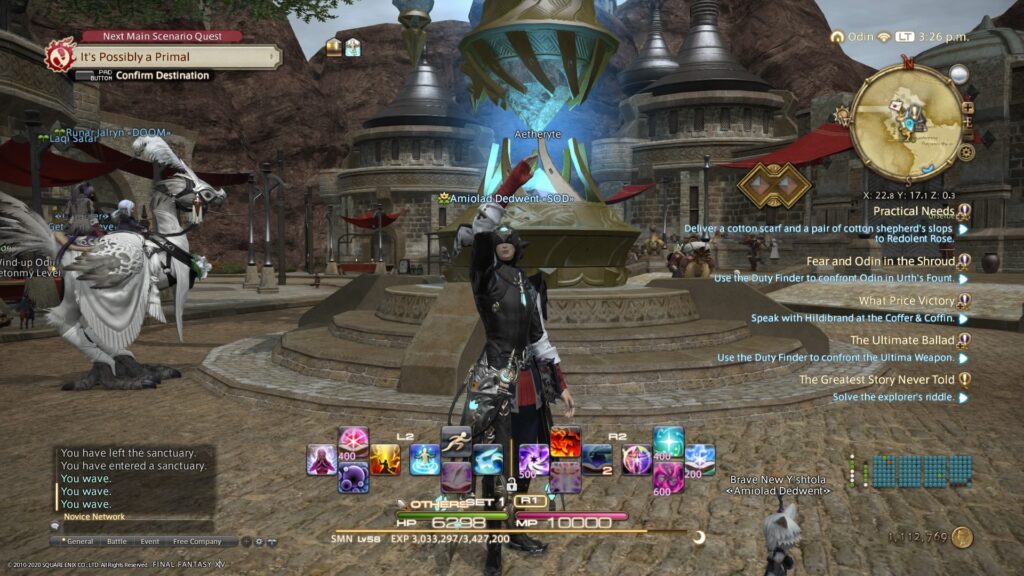Click the gil currency coin icon
Image resolution: width=1024 pixels, height=576 pixels.
[963, 537]
